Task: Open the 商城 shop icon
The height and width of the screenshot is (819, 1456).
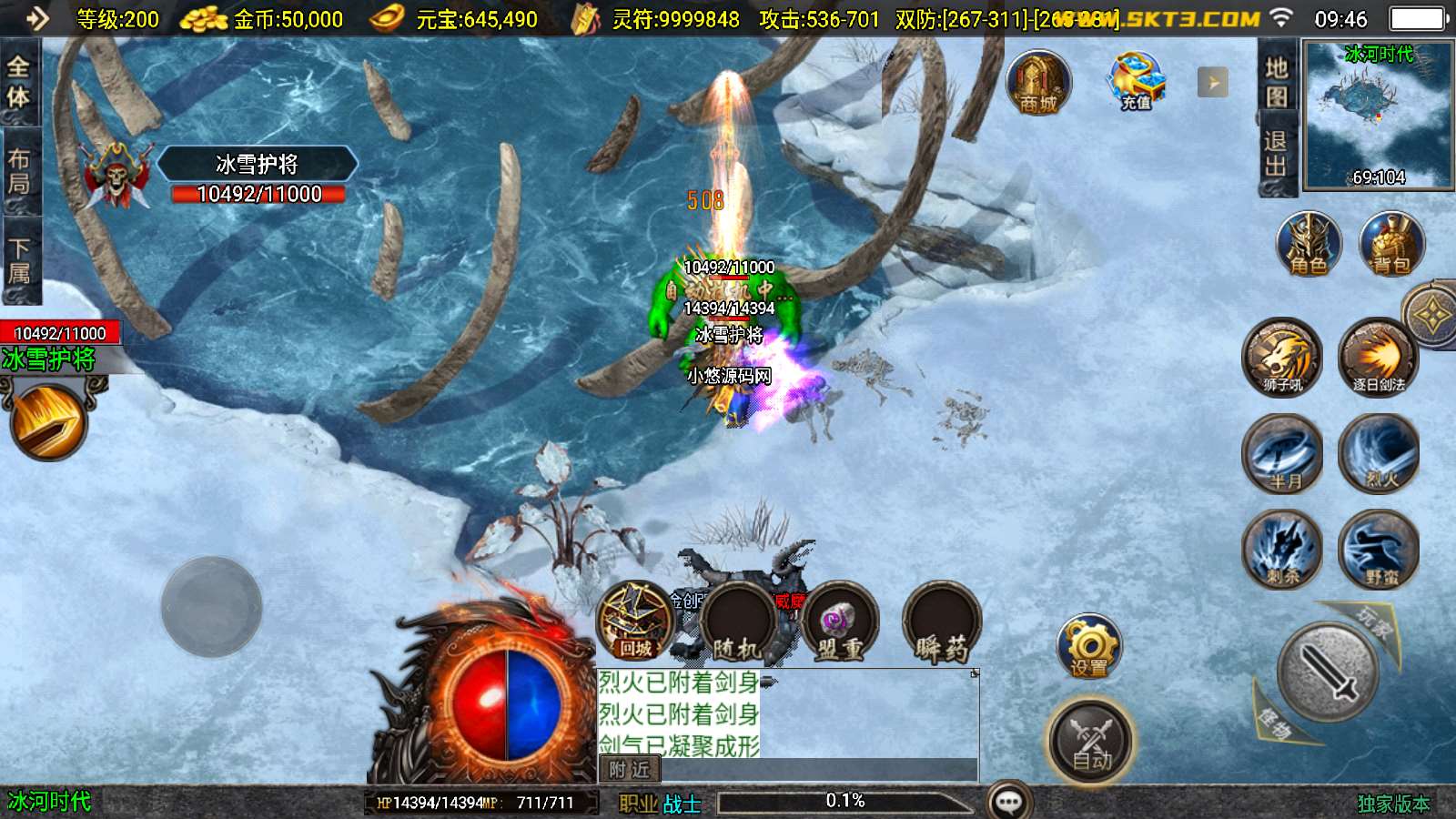Action: [x=1038, y=83]
